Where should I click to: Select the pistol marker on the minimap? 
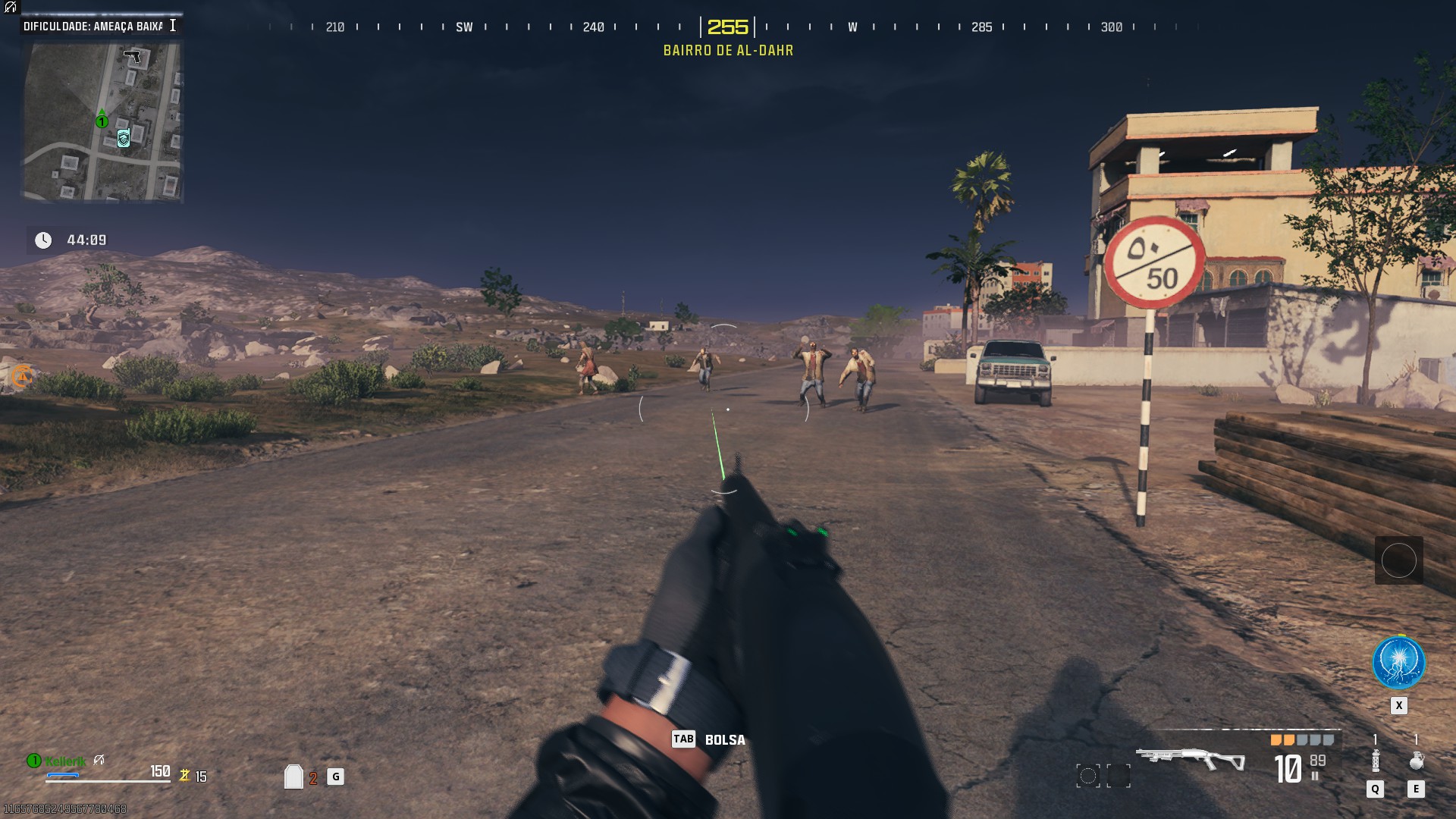pyautogui.click(x=133, y=56)
